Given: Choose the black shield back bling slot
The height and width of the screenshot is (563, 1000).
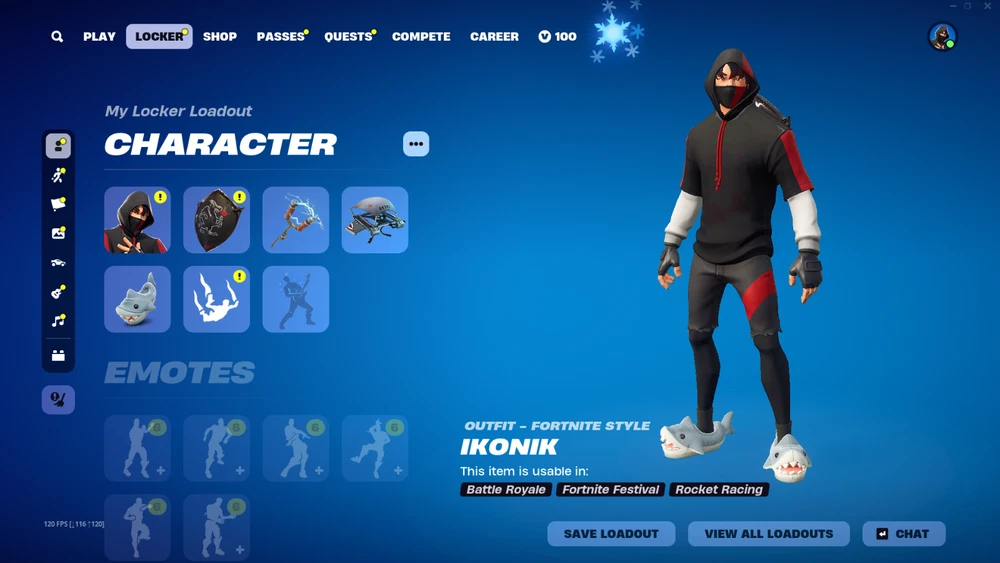Looking at the screenshot, I should coord(216,220).
